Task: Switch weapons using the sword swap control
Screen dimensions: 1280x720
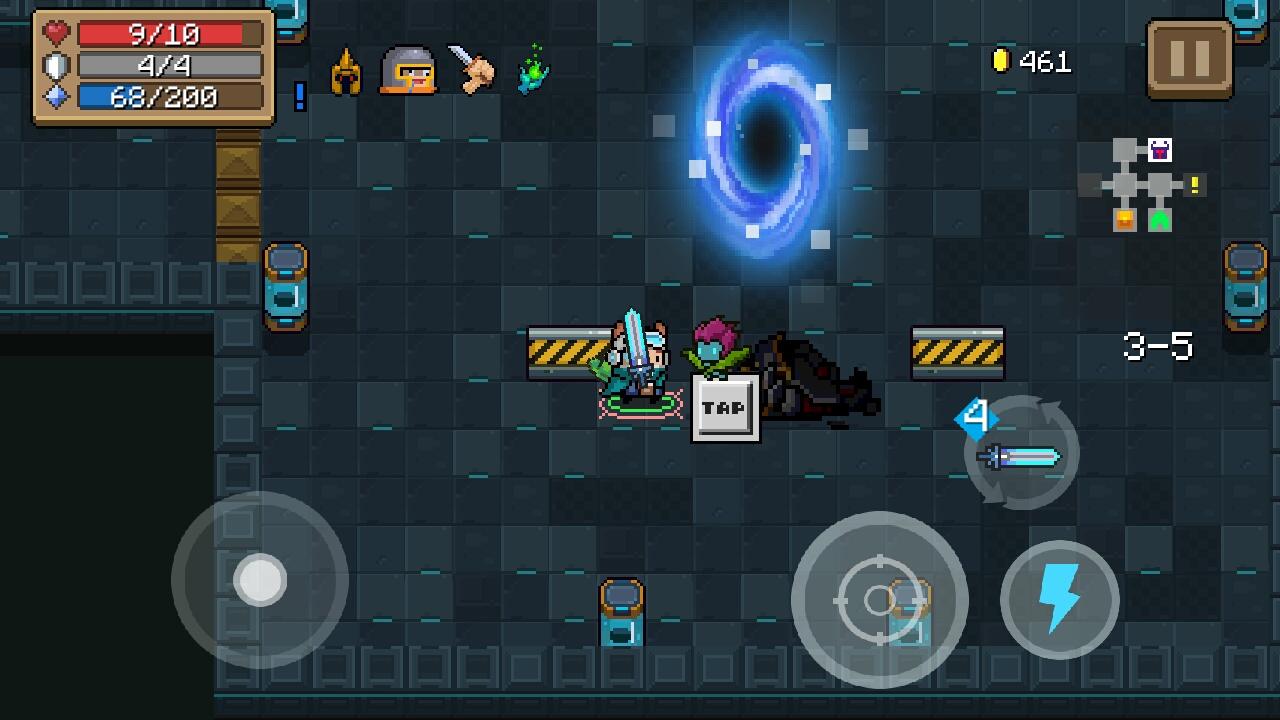Action: 1020,453
